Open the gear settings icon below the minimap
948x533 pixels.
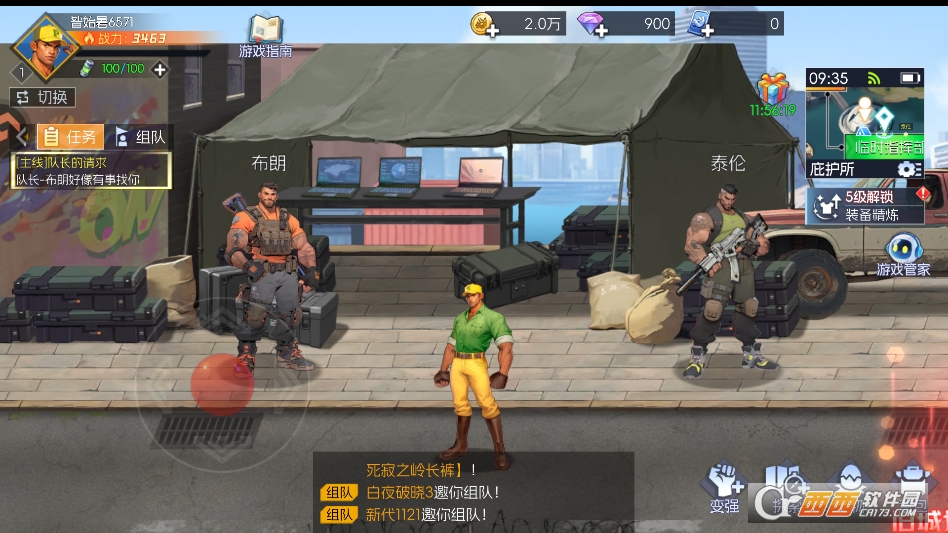click(x=907, y=169)
